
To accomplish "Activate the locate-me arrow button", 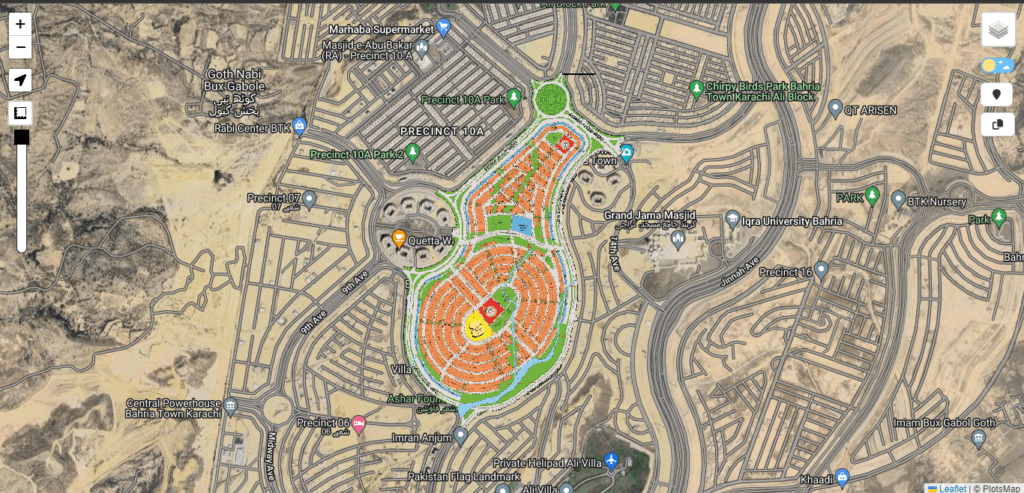I will [x=21, y=80].
